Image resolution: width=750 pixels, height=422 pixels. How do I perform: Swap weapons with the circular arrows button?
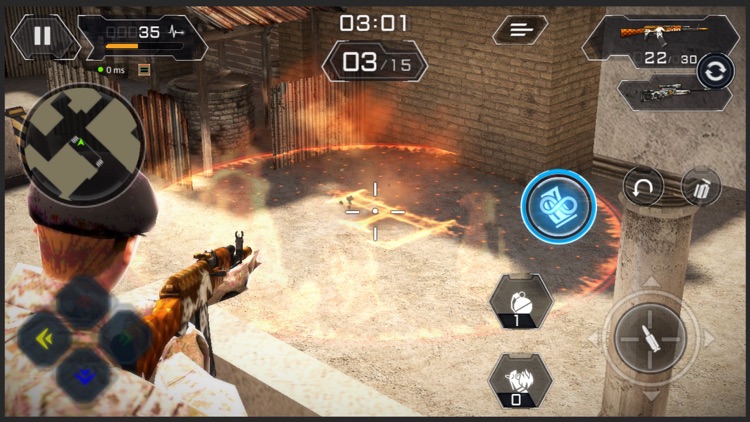point(716,71)
